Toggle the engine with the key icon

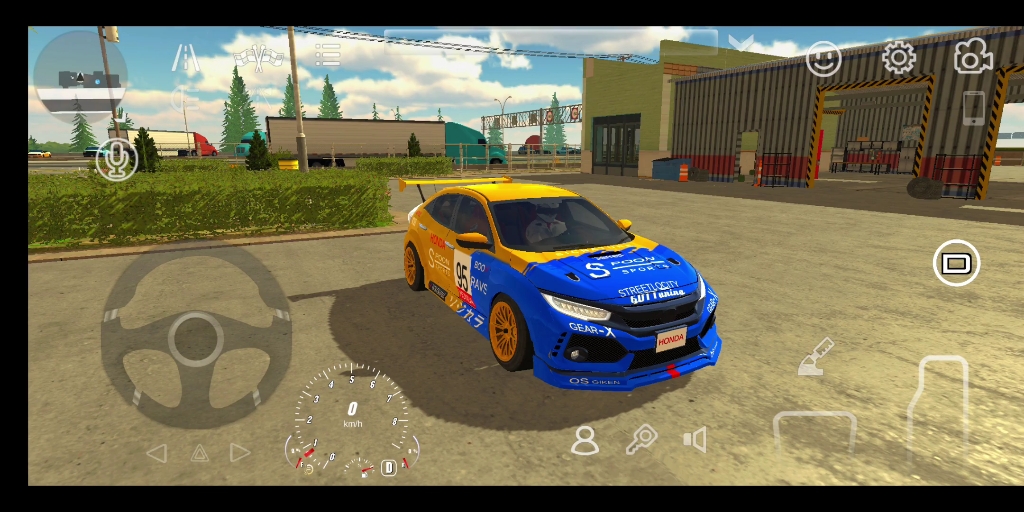[x=640, y=439]
